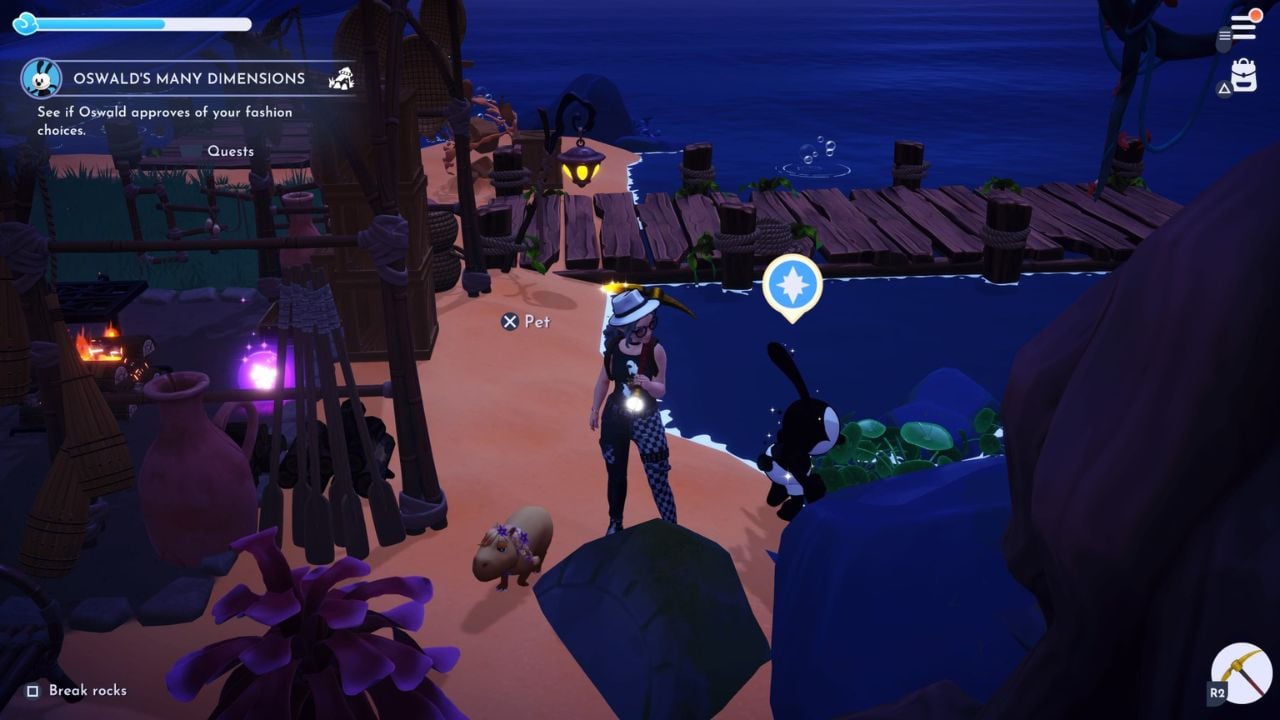Click the gamepad glyph near the menu icon

(1224, 36)
